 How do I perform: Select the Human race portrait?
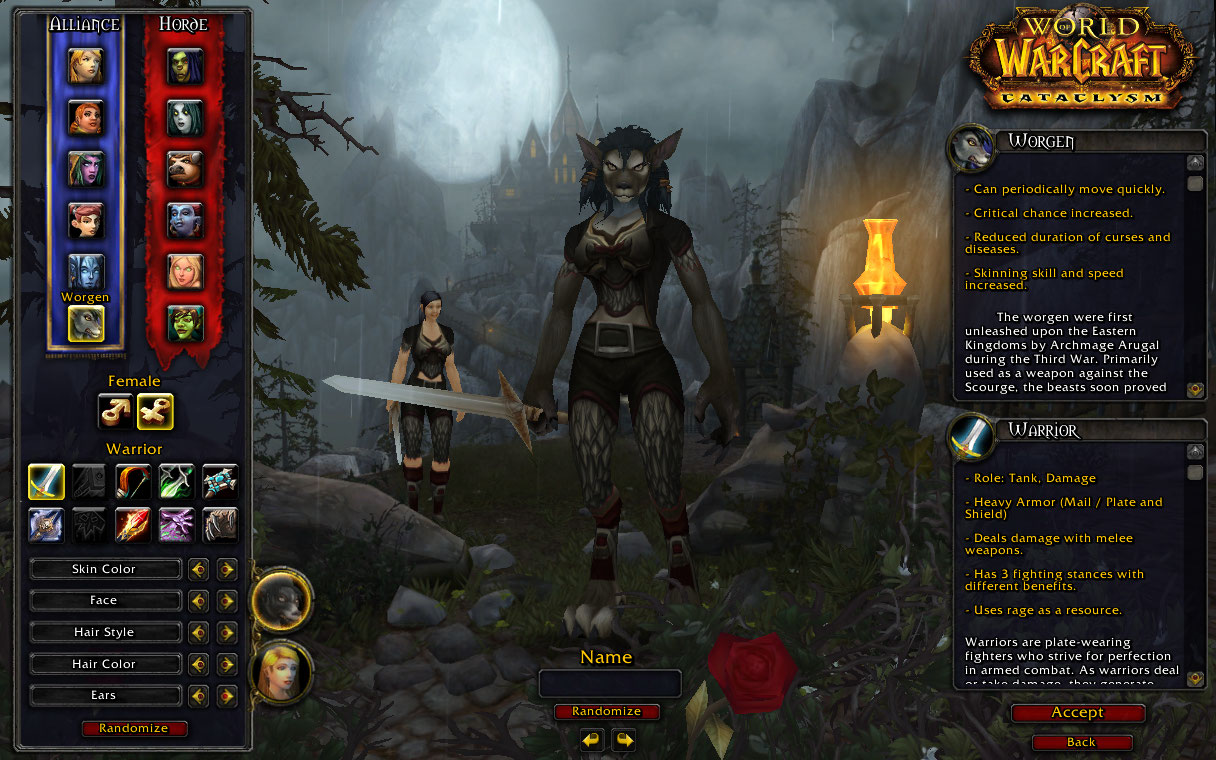coord(86,66)
